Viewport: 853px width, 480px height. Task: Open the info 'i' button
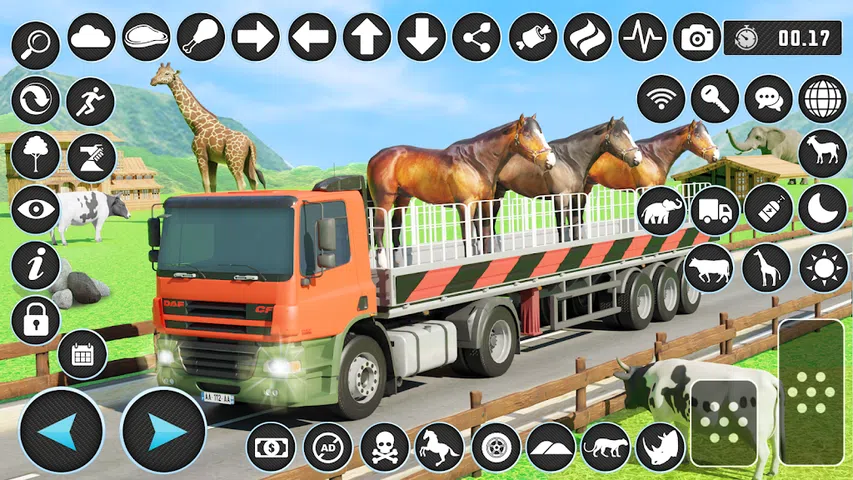coord(37,266)
